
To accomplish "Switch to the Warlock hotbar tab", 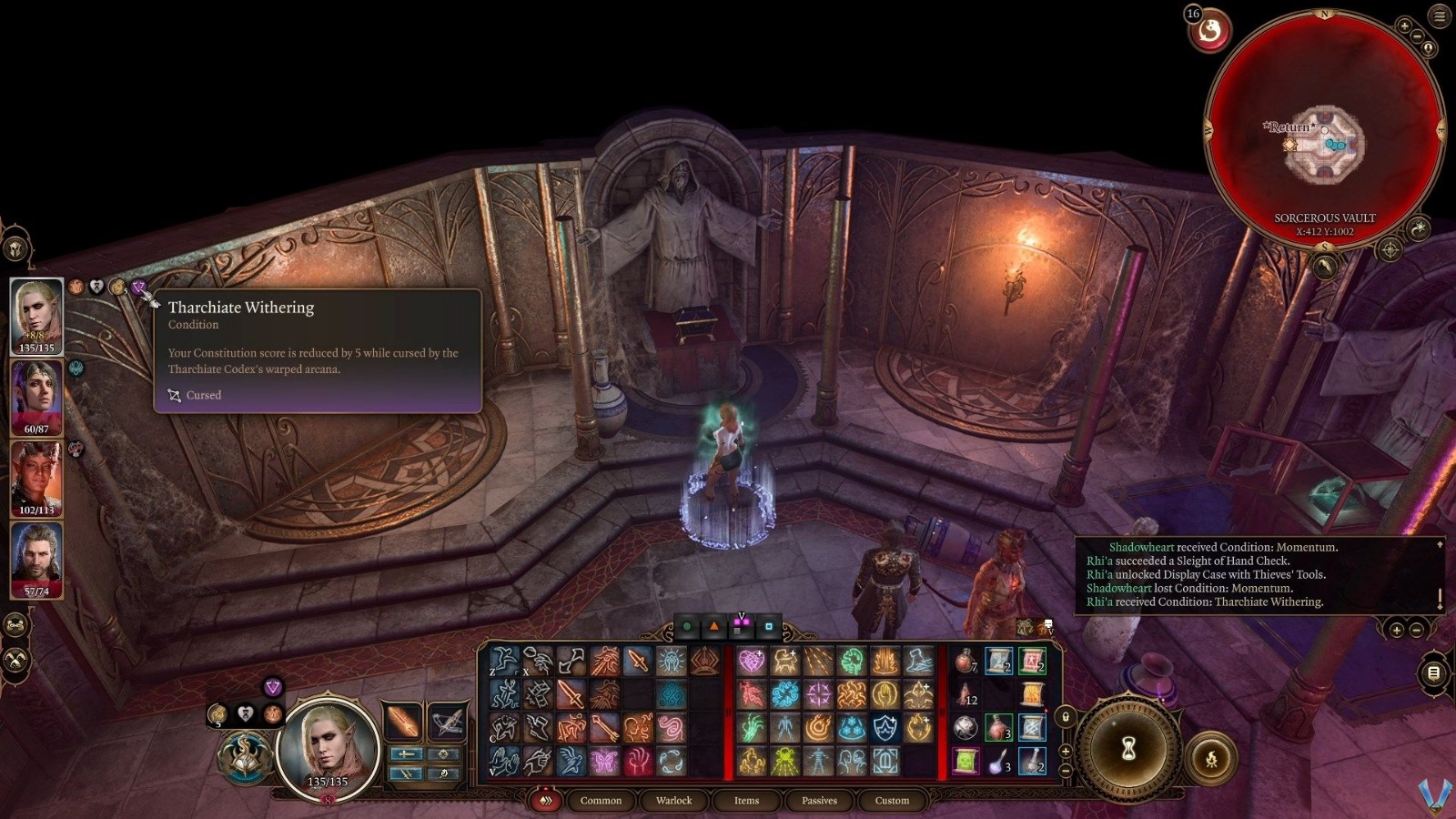I will [674, 801].
